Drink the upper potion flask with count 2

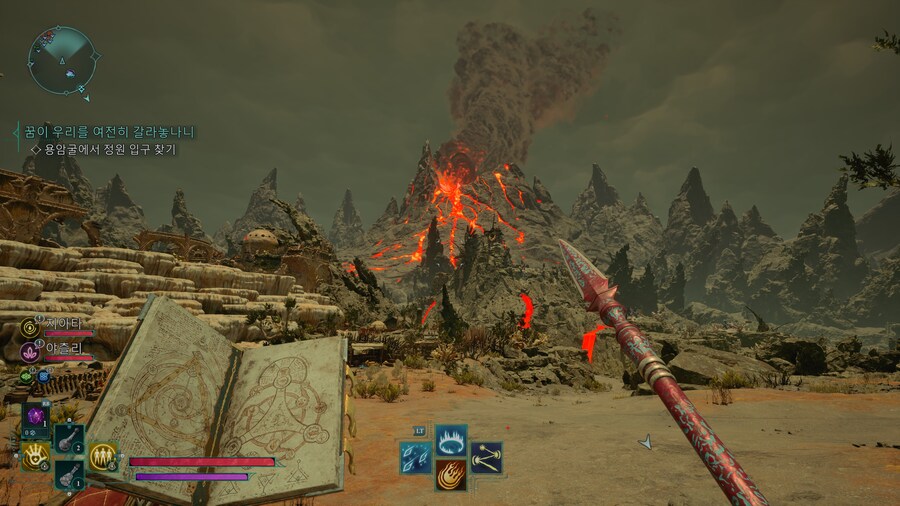[x=69, y=438]
